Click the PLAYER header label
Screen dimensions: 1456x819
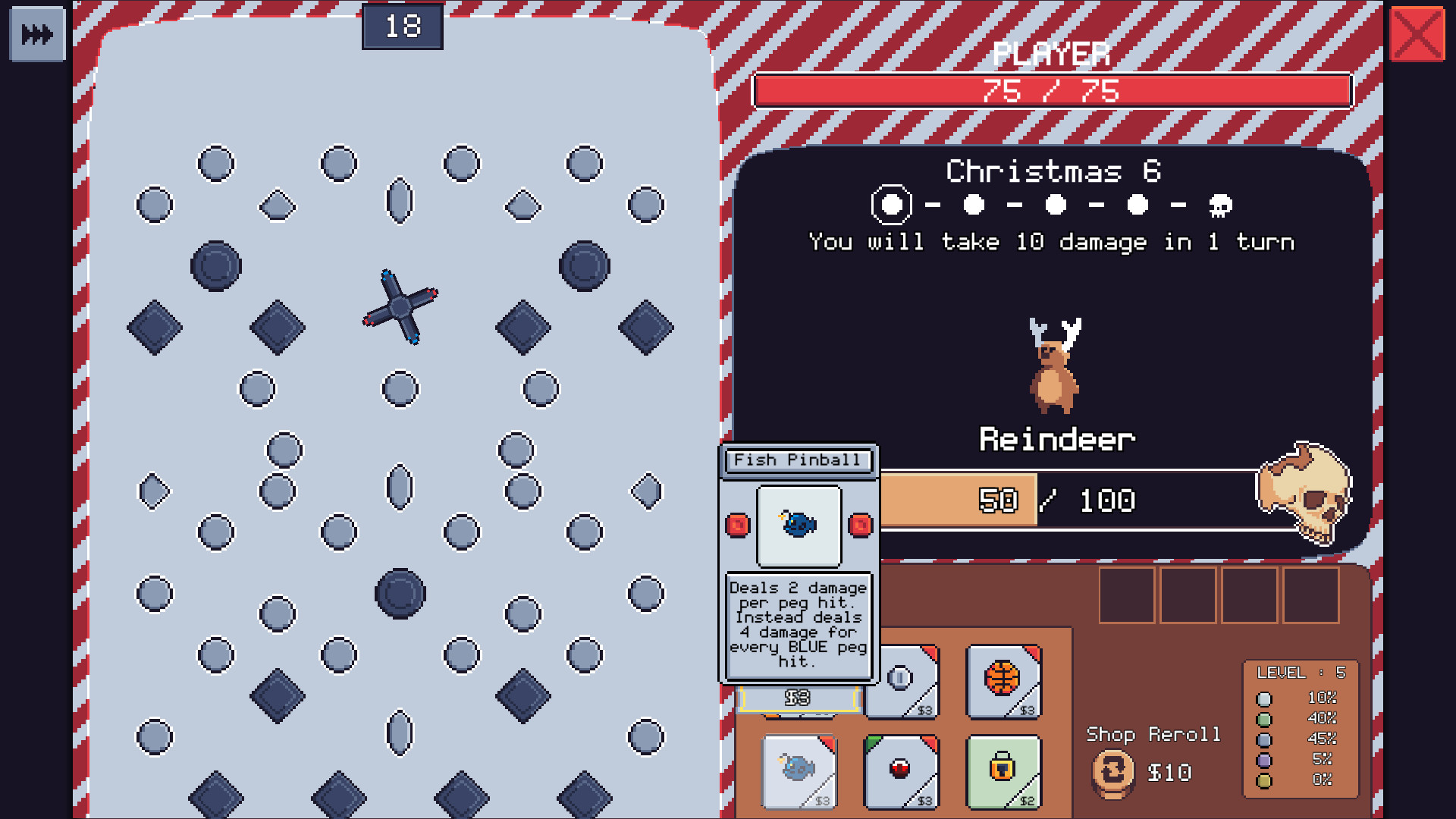[x=1053, y=53]
